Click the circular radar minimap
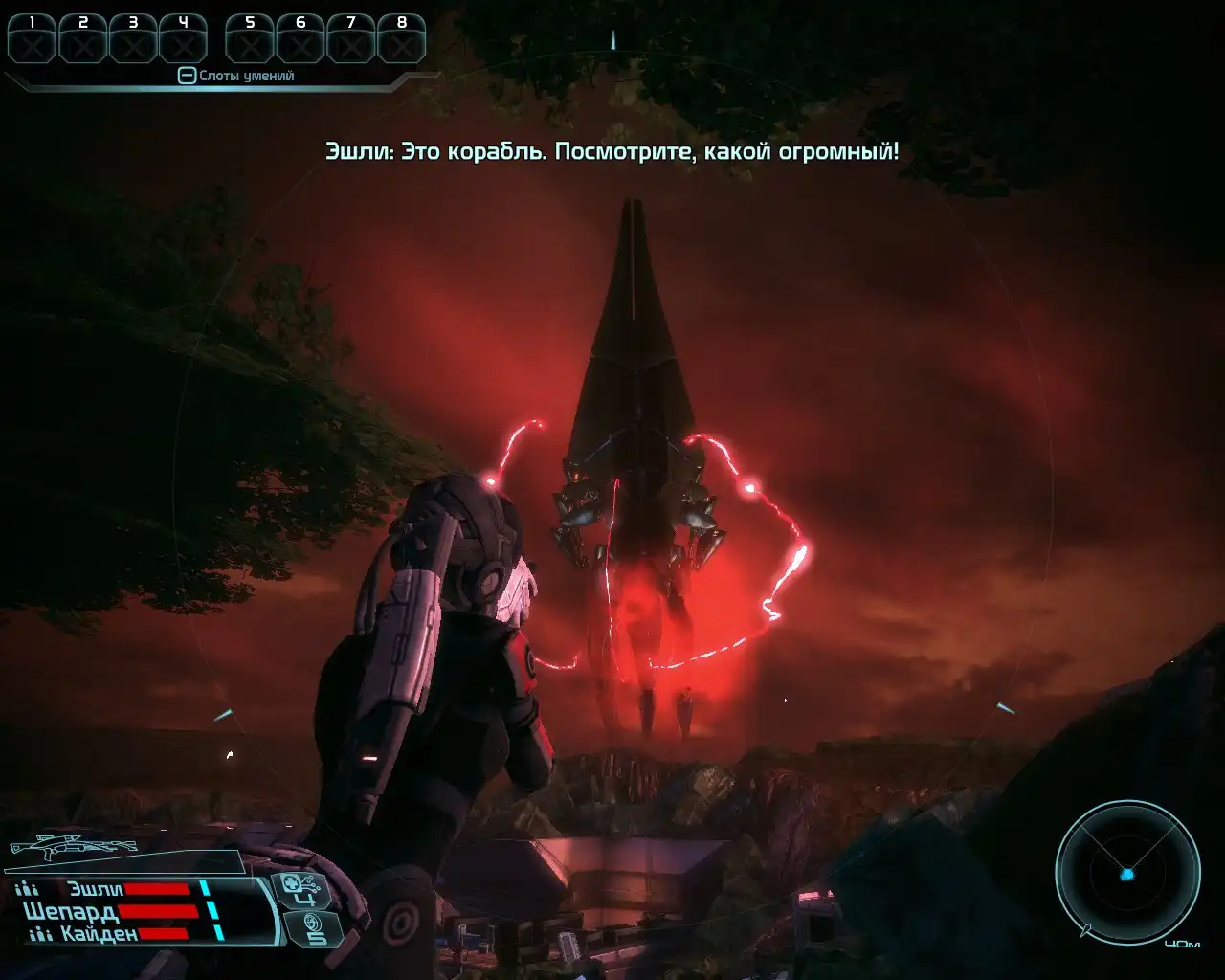Image resolution: width=1225 pixels, height=980 pixels. click(1127, 873)
